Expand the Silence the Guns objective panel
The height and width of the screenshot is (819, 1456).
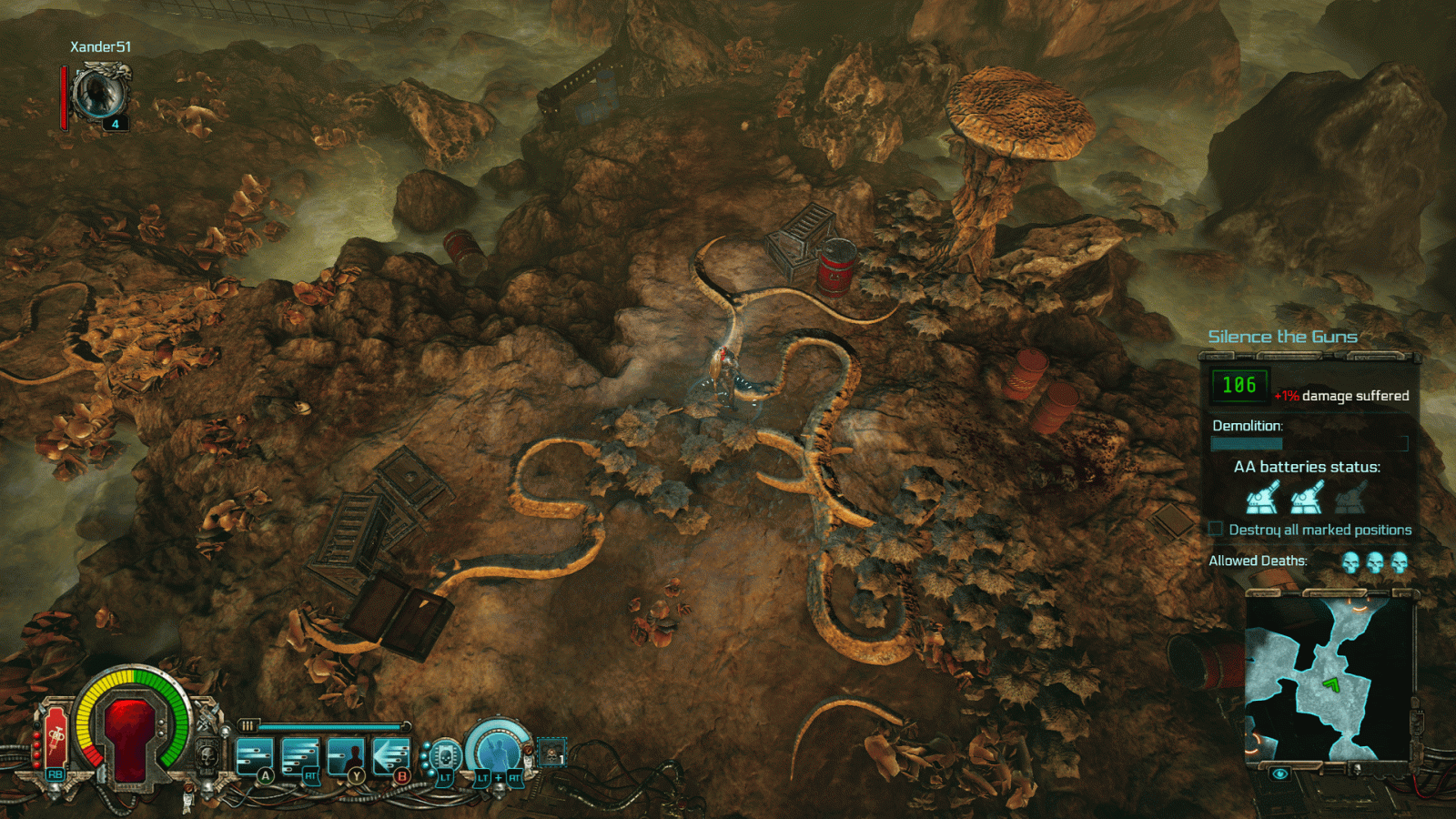[1282, 336]
